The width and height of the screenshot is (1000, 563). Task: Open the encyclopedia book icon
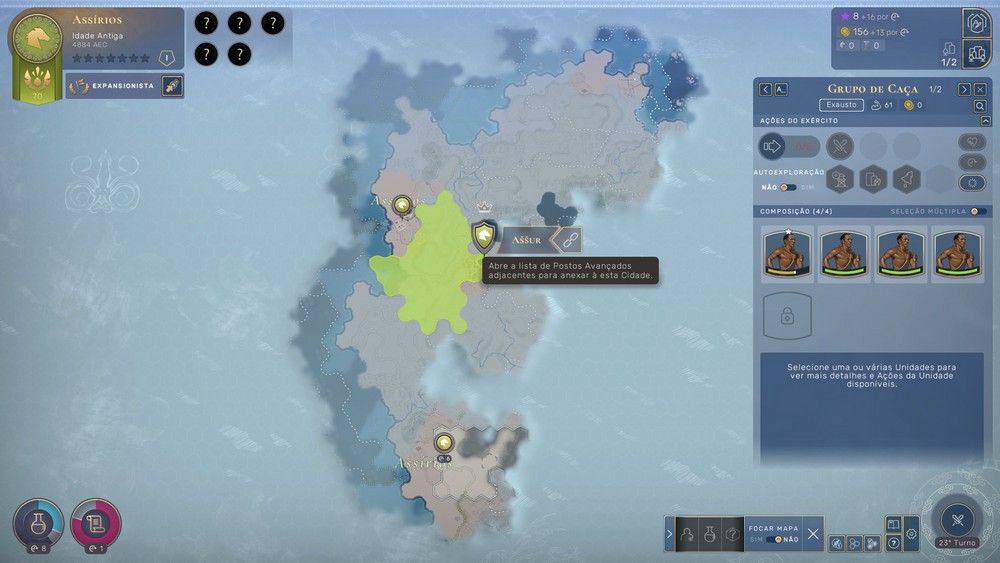click(x=893, y=524)
